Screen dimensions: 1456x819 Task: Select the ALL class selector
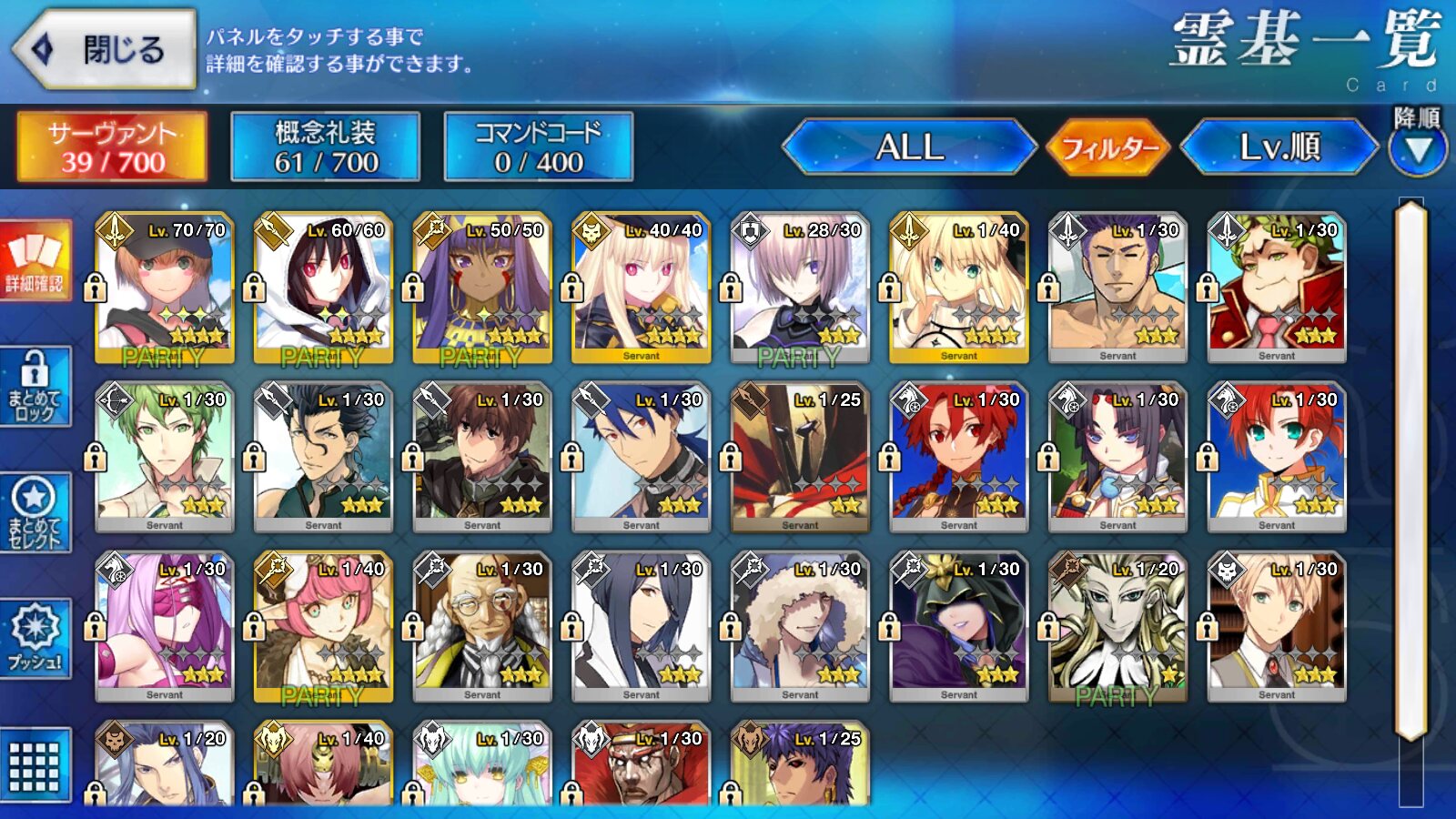pyautogui.click(x=908, y=147)
